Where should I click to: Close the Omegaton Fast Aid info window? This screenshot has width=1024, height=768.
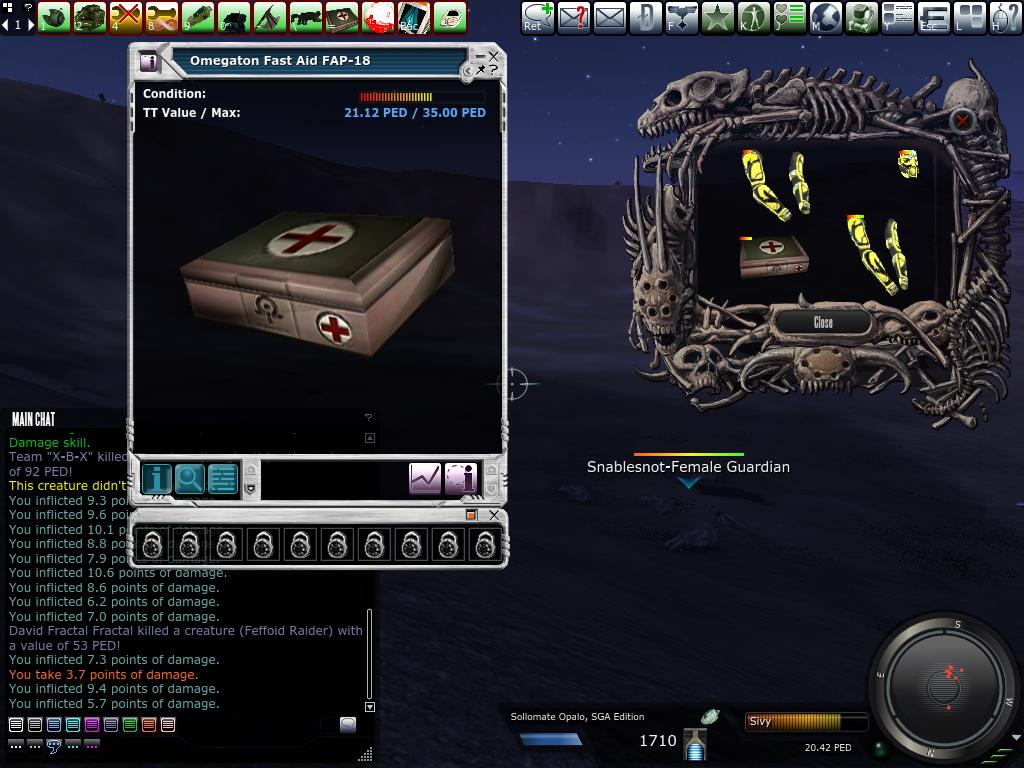[493, 57]
